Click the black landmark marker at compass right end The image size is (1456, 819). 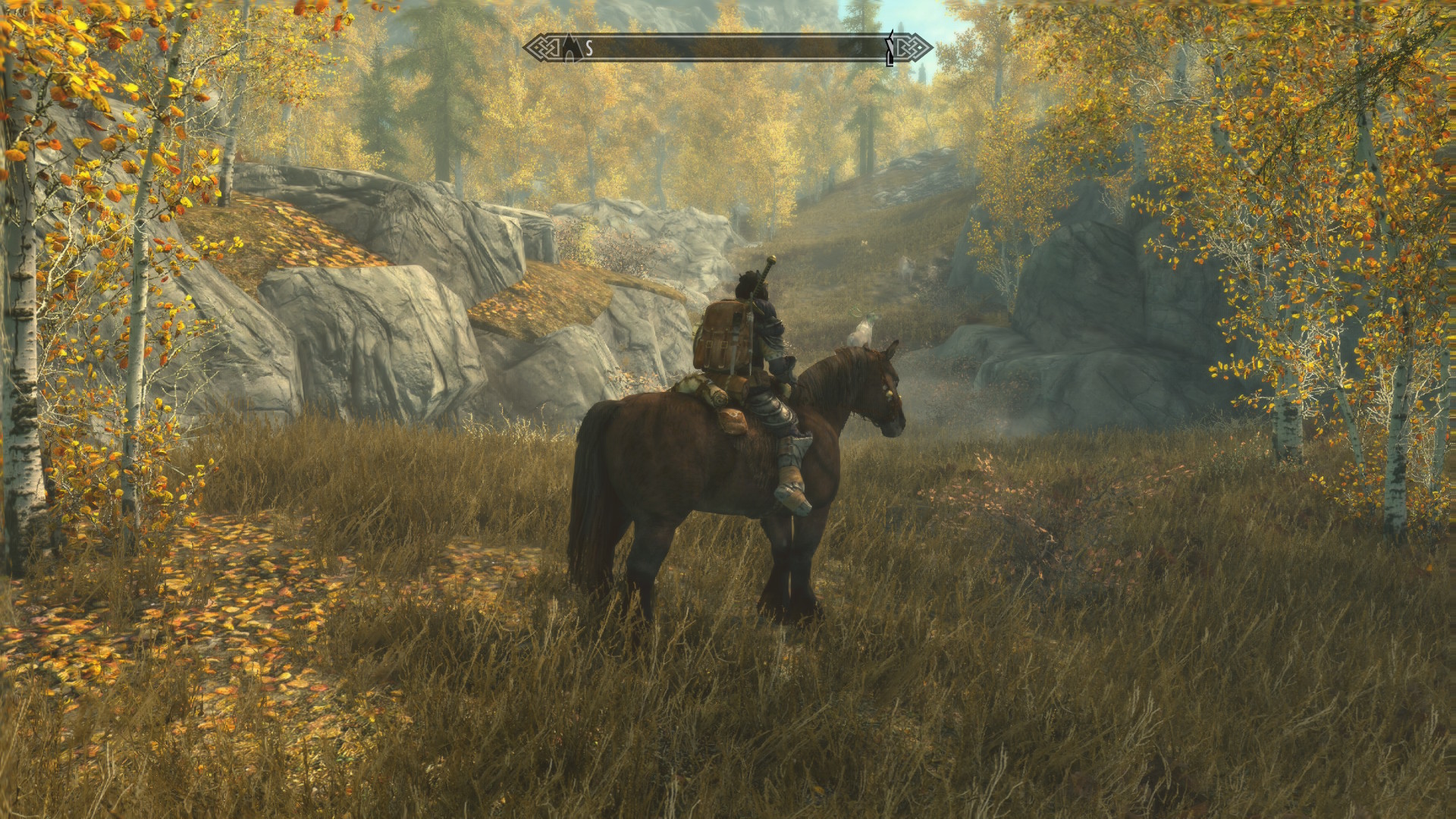tap(890, 49)
